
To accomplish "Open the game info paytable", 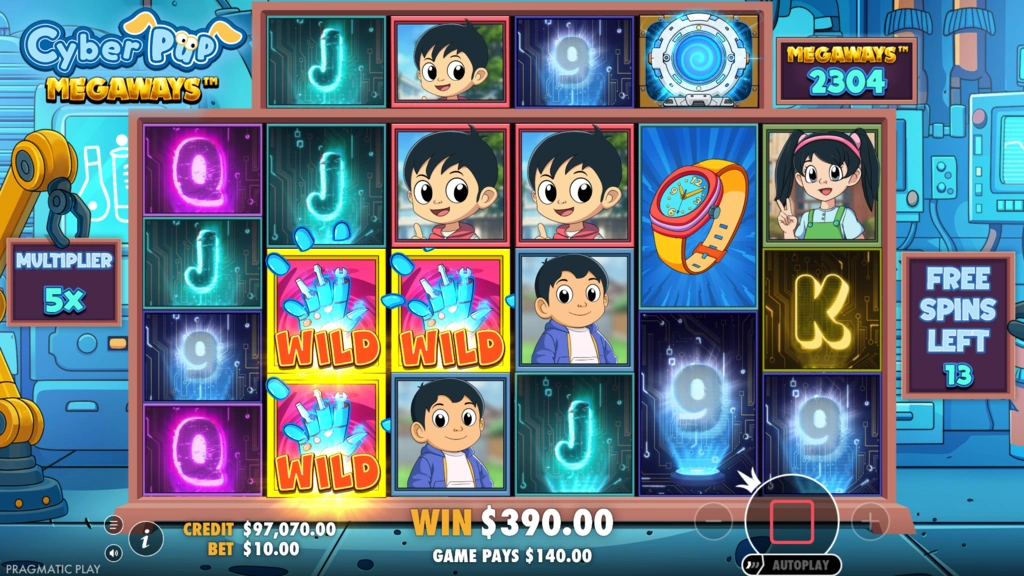I will (146, 538).
